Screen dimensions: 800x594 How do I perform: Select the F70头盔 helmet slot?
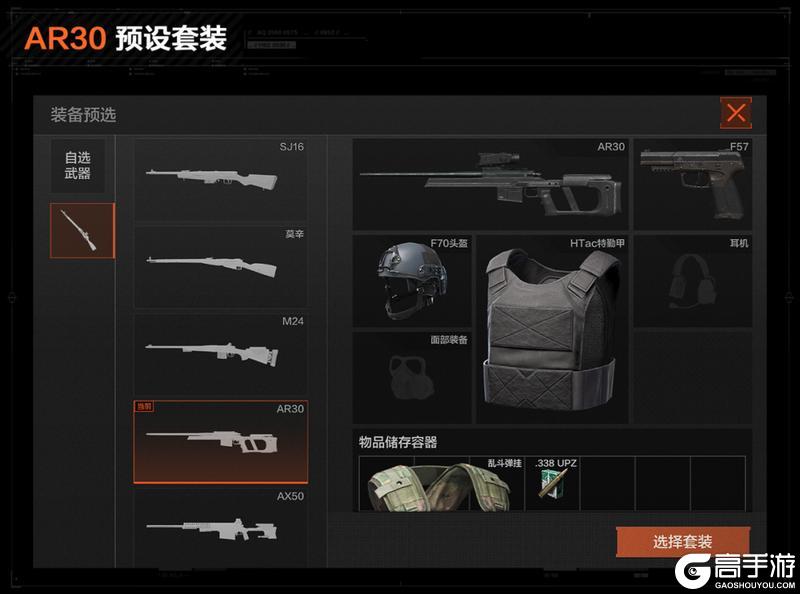click(411, 279)
